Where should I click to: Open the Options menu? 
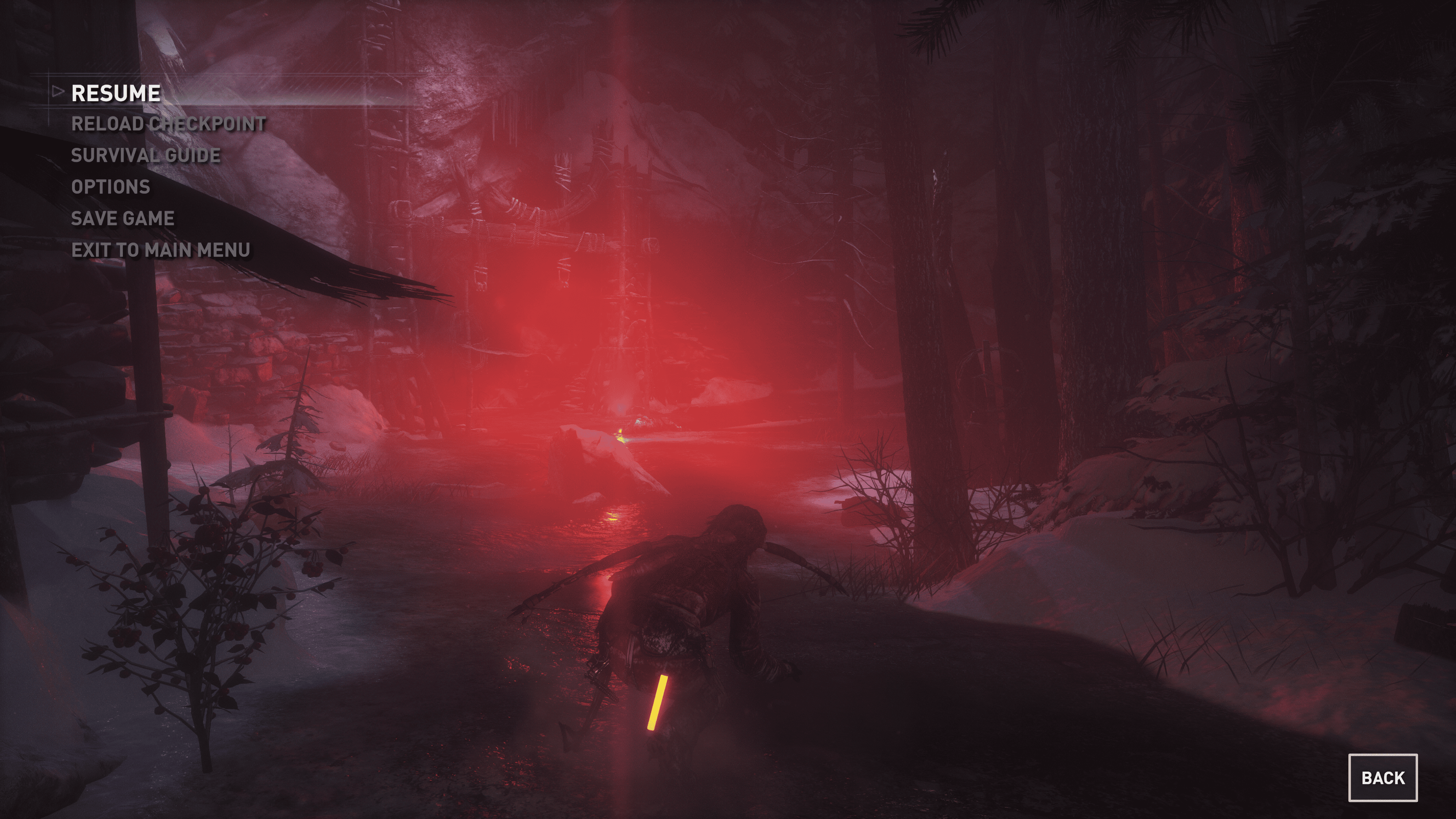[x=111, y=187]
